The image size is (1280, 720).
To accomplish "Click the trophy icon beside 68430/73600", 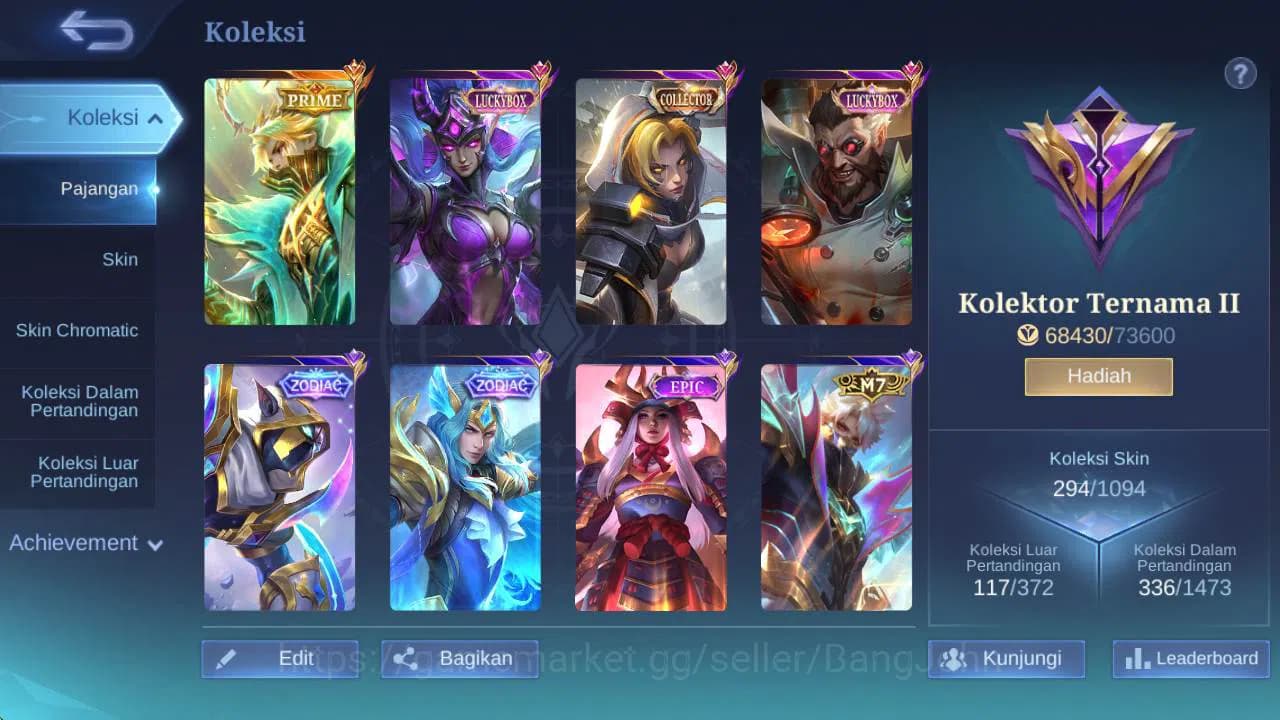I will click(1026, 336).
